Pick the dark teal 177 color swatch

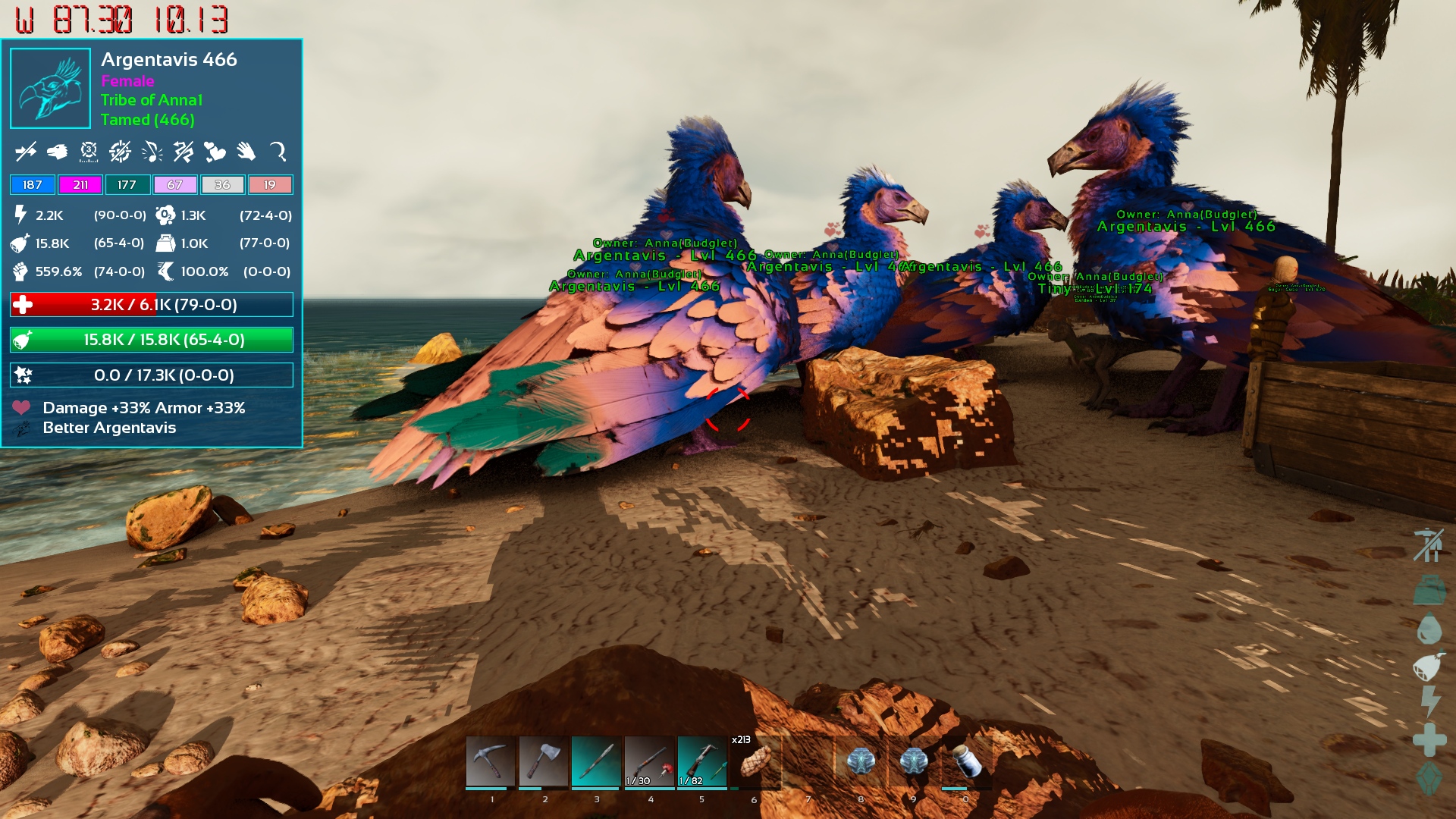click(127, 185)
